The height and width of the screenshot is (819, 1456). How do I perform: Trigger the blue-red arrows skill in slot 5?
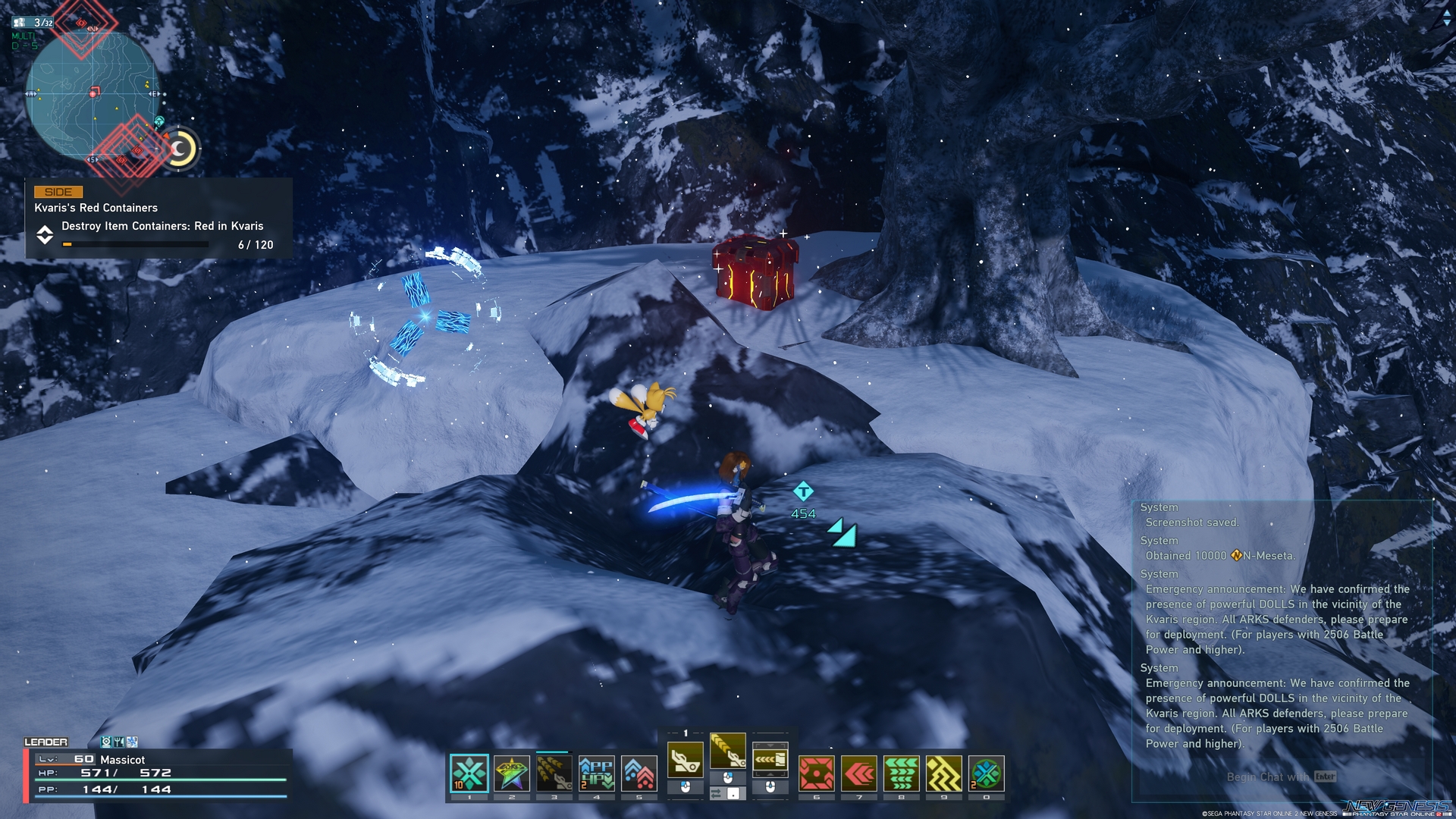click(639, 771)
